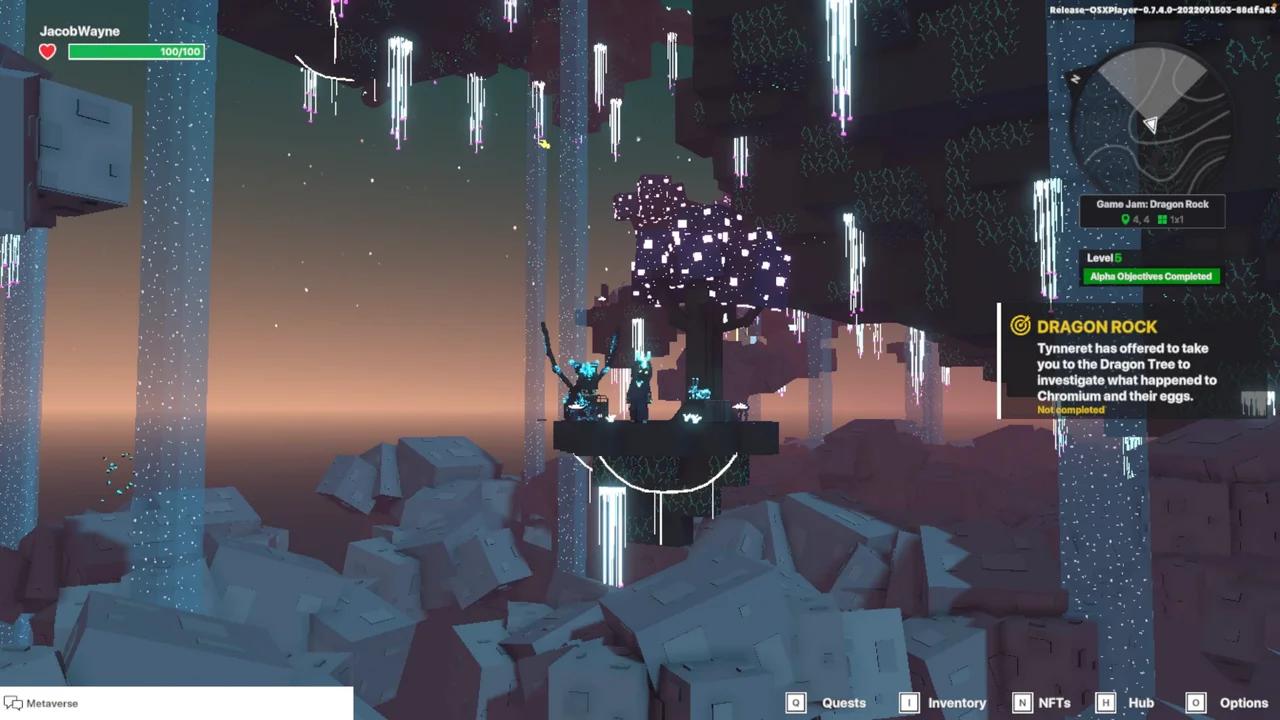The image size is (1280, 720).
Task: Click the location pin showing 4, 4
Action: click(1126, 219)
